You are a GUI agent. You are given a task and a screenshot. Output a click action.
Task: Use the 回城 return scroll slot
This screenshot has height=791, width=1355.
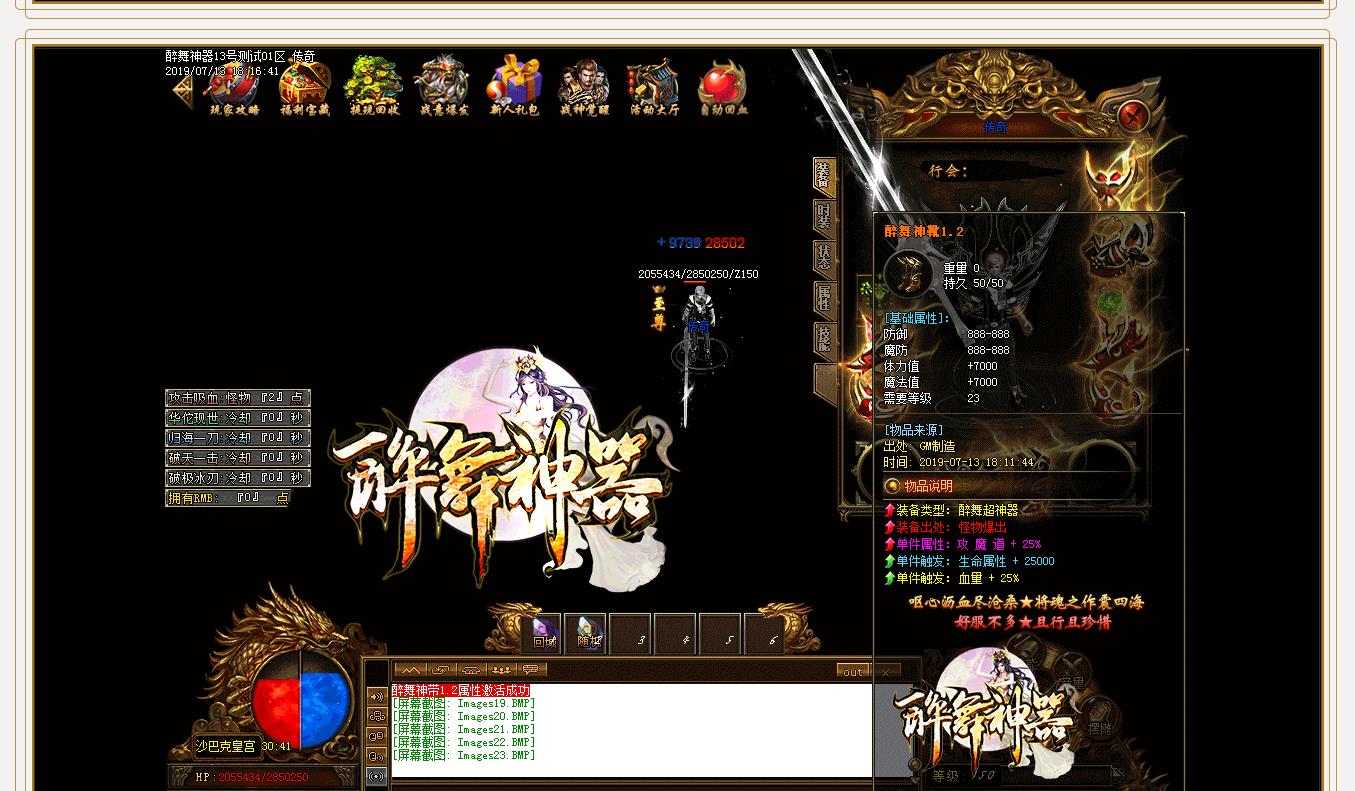pyautogui.click(x=542, y=634)
